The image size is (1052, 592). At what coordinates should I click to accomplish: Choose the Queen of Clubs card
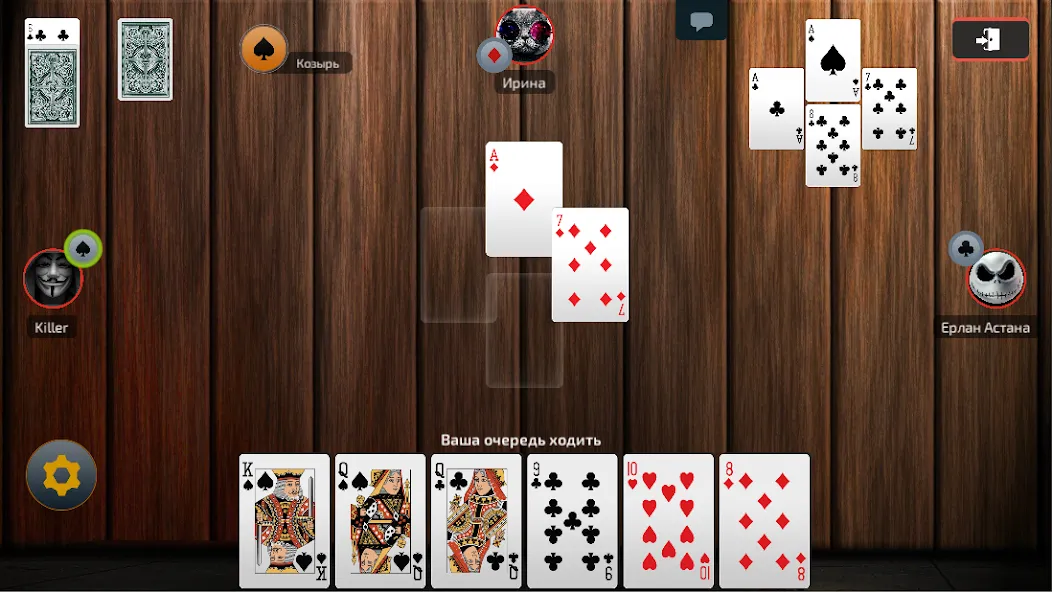tap(476, 520)
